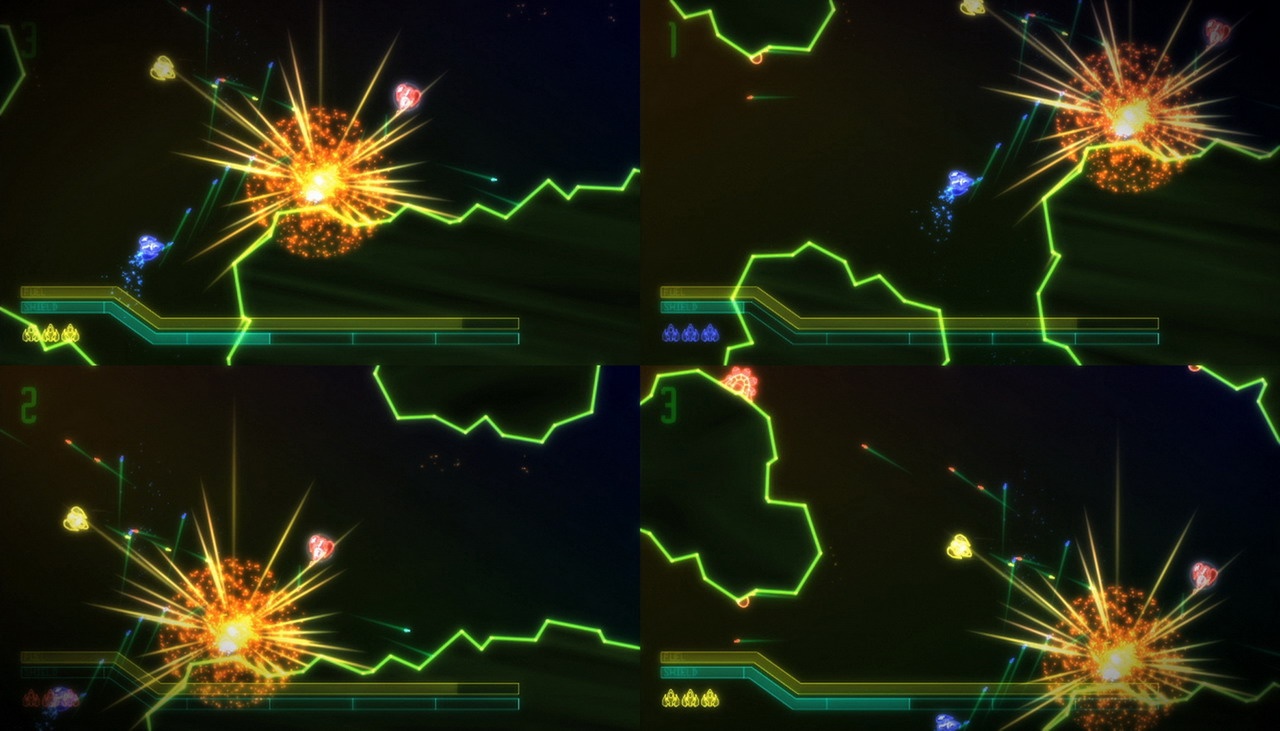
Task: Click the red enemy ship above the top-left explosion
Action: click(406, 97)
